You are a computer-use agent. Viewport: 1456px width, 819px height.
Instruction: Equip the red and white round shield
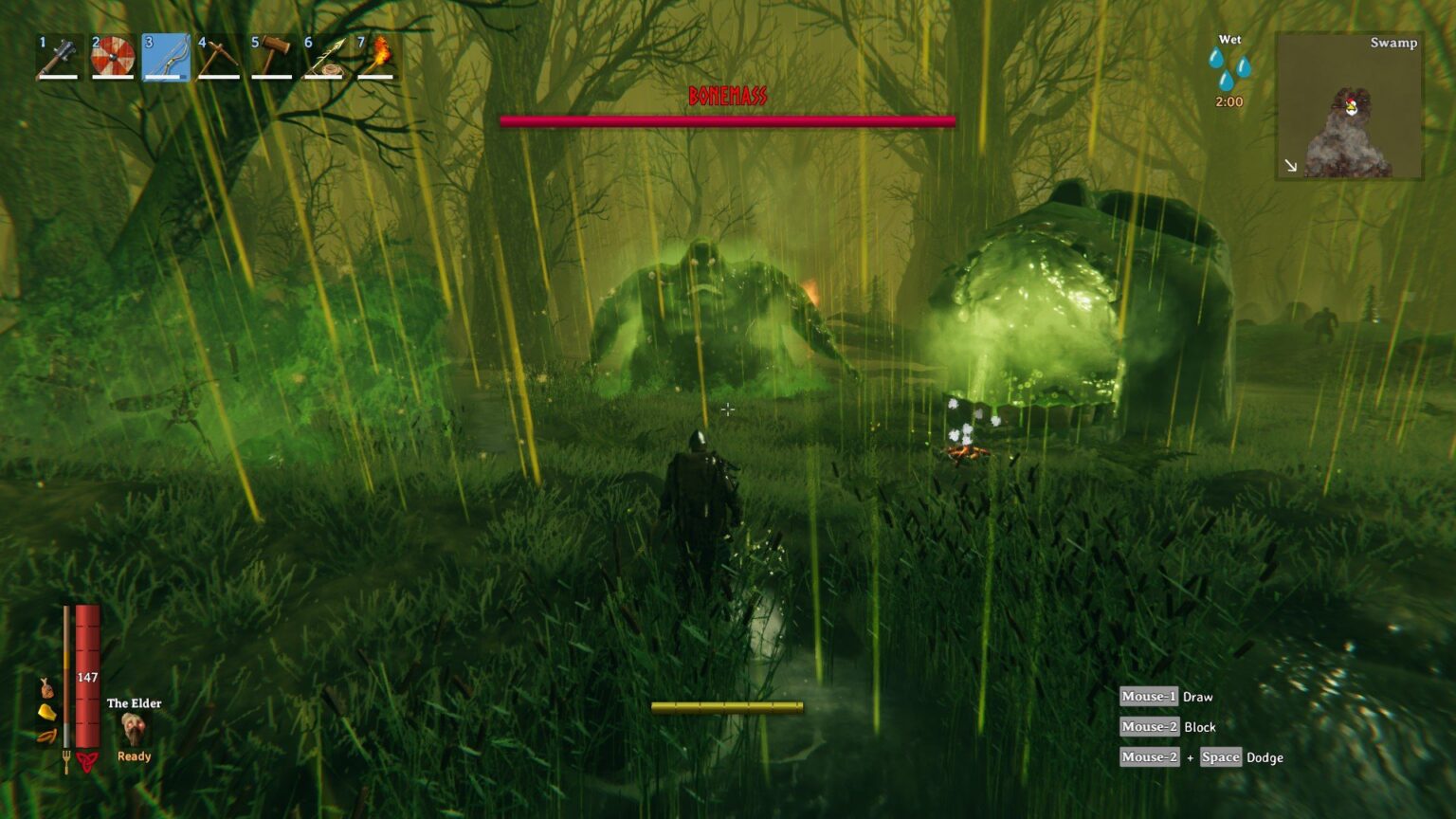112,58
